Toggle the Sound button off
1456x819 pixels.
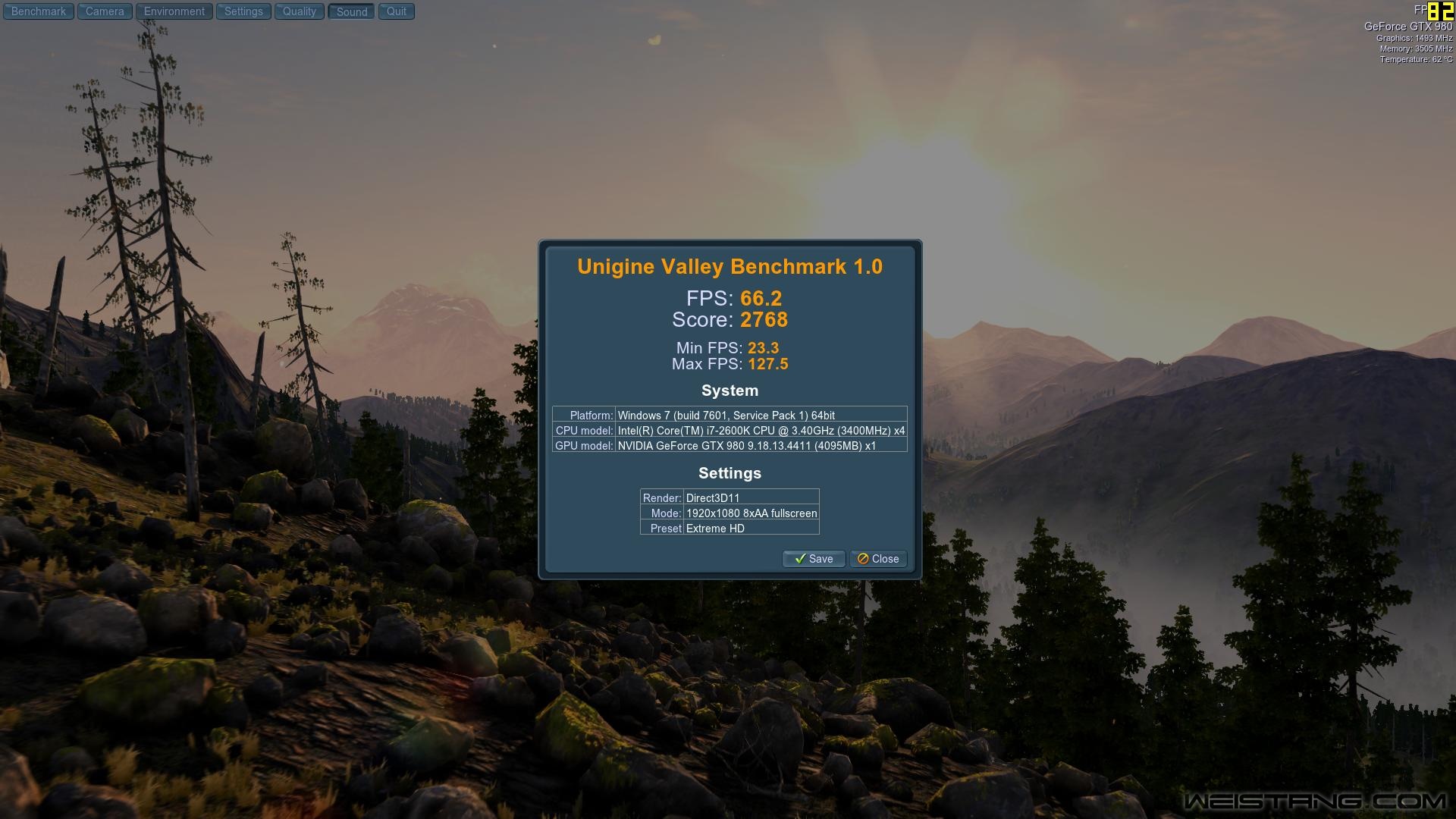[x=350, y=11]
